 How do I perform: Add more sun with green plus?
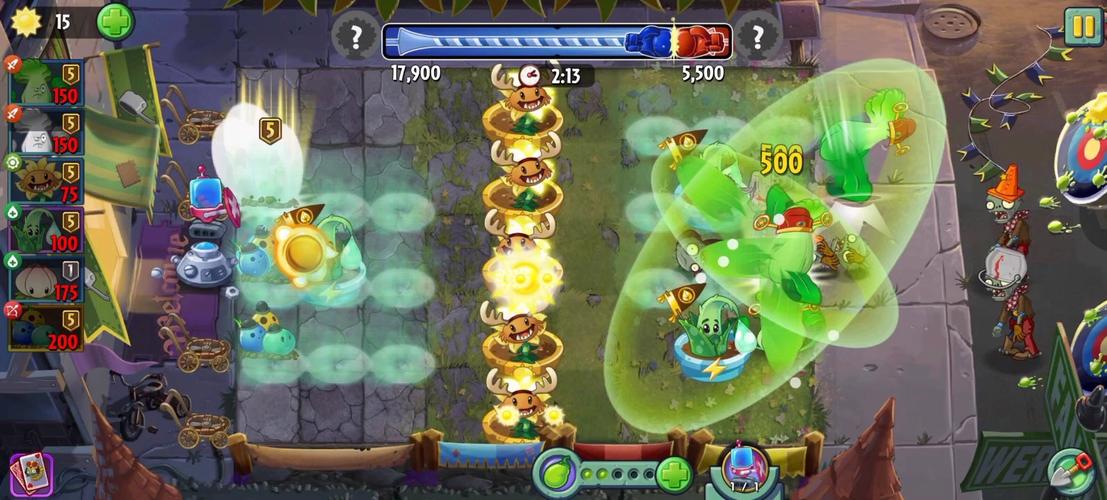click(x=115, y=22)
